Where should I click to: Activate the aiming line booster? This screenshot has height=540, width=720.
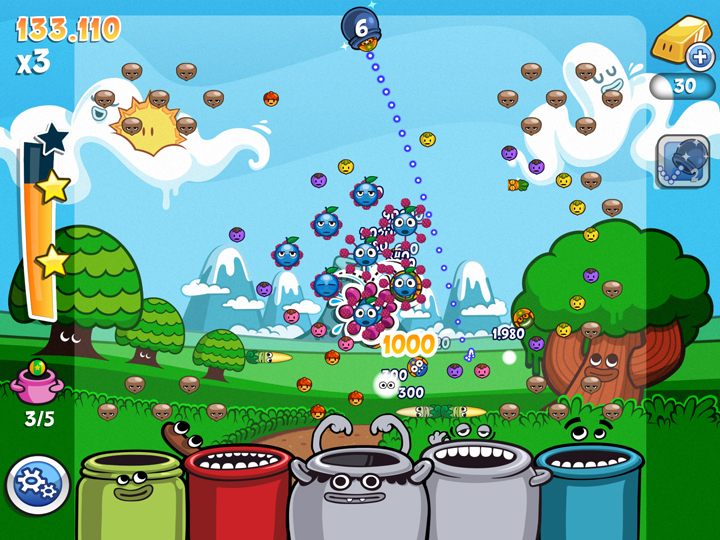[x=683, y=162]
